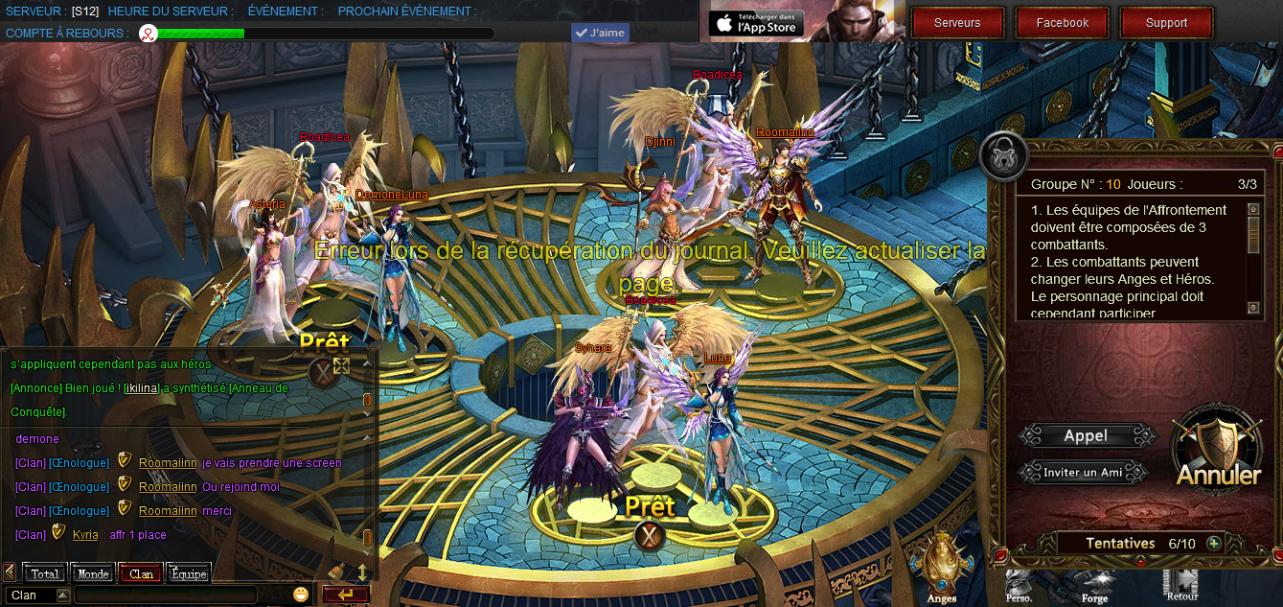Open the Perso. character menu
Image resolution: width=1283 pixels, height=607 pixels.
tap(1018, 584)
